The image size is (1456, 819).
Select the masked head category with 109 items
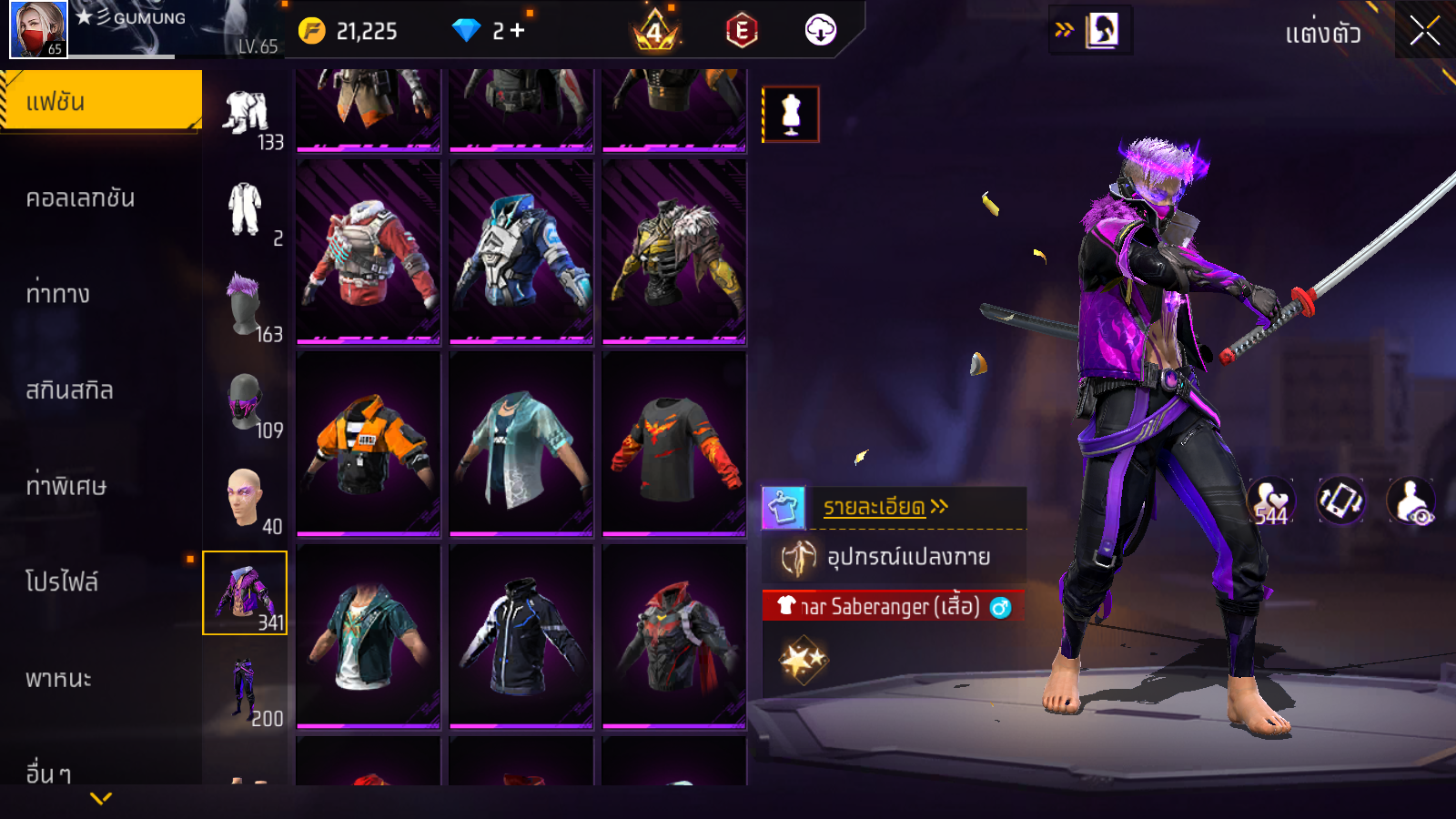click(x=245, y=402)
